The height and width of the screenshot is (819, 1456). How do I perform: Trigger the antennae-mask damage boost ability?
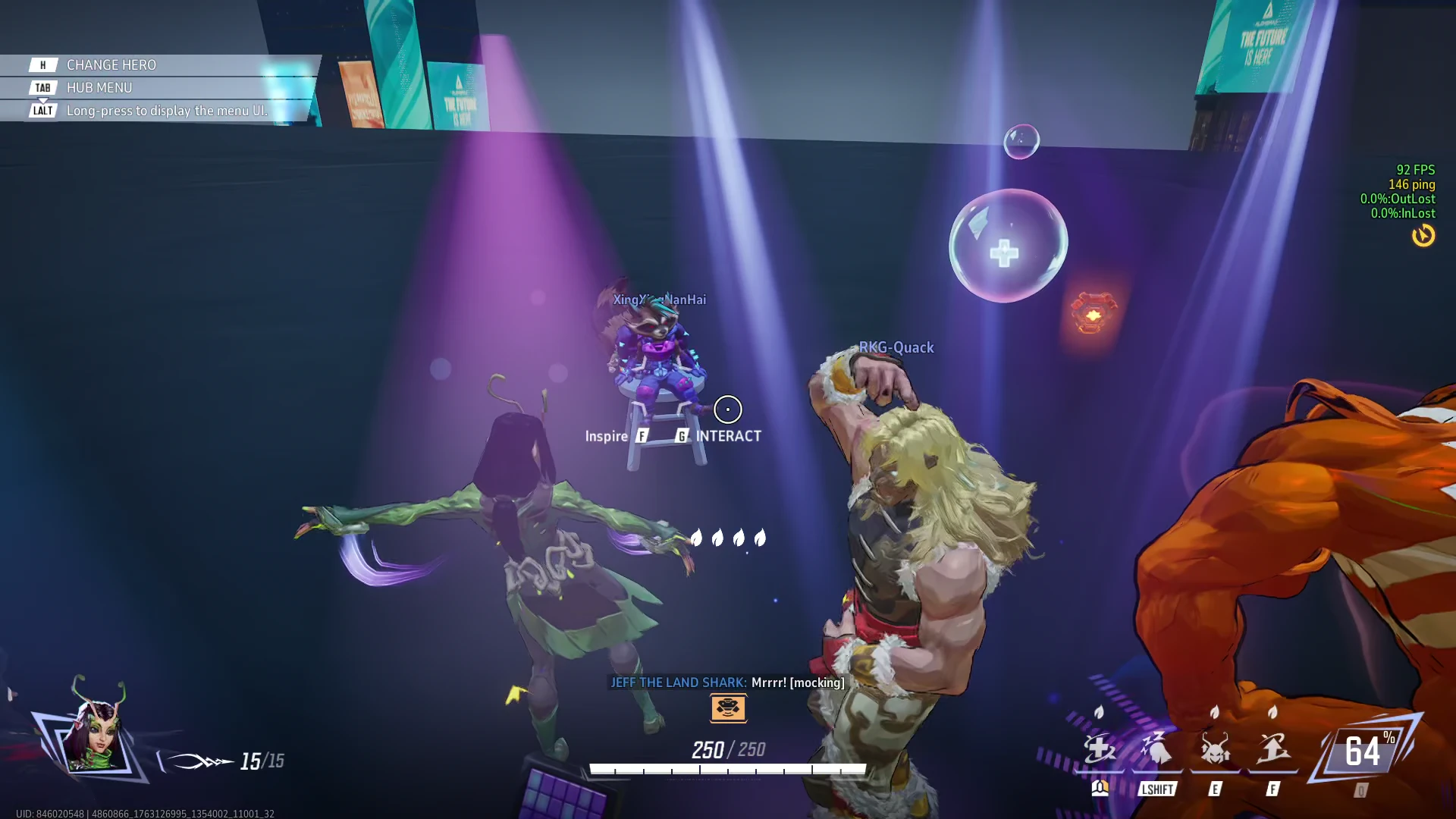pos(1215,750)
